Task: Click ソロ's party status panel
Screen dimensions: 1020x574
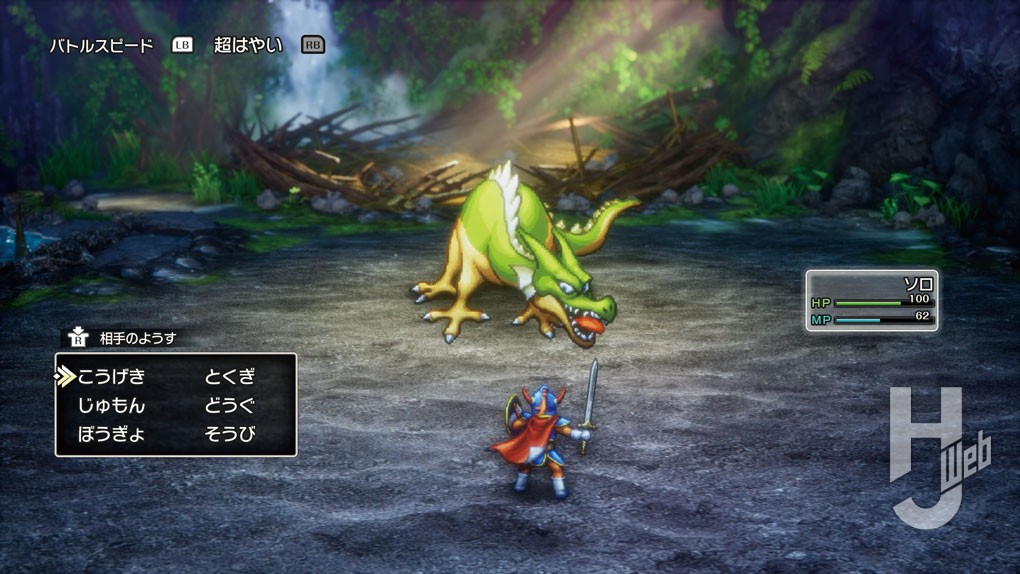Action: (x=872, y=300)
